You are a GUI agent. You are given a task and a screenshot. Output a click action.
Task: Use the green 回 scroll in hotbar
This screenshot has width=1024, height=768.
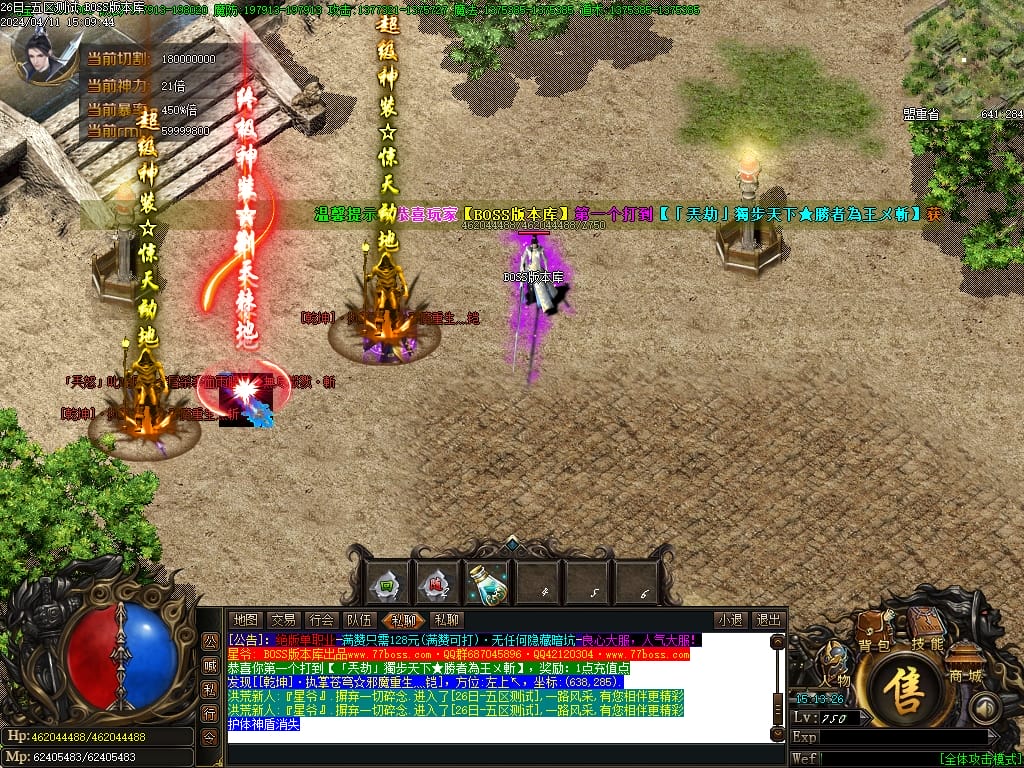point(385,583)
